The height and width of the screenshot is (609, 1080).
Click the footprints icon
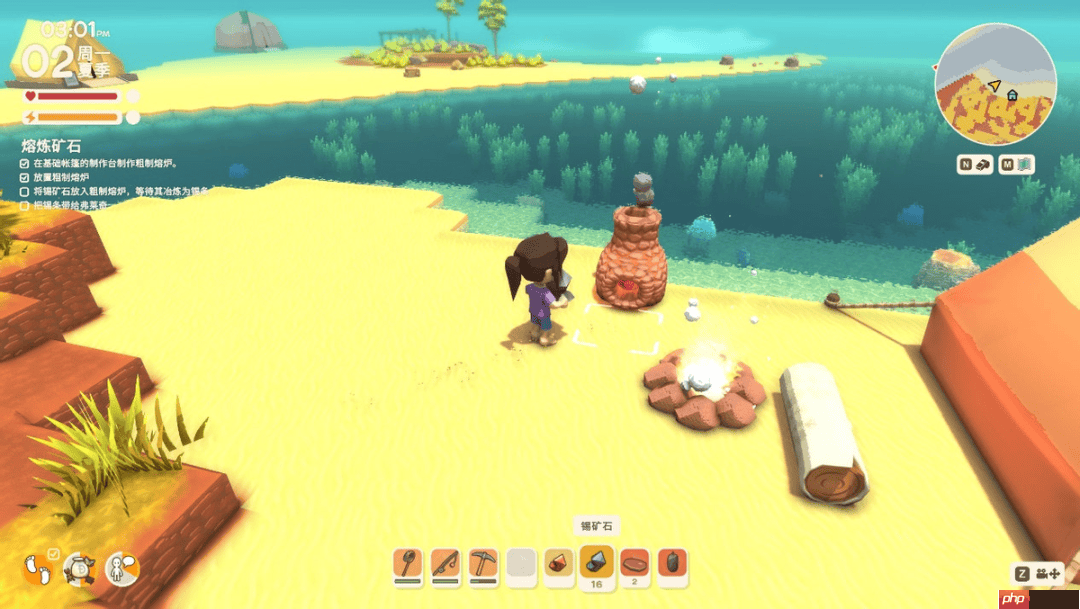[39, 570]
